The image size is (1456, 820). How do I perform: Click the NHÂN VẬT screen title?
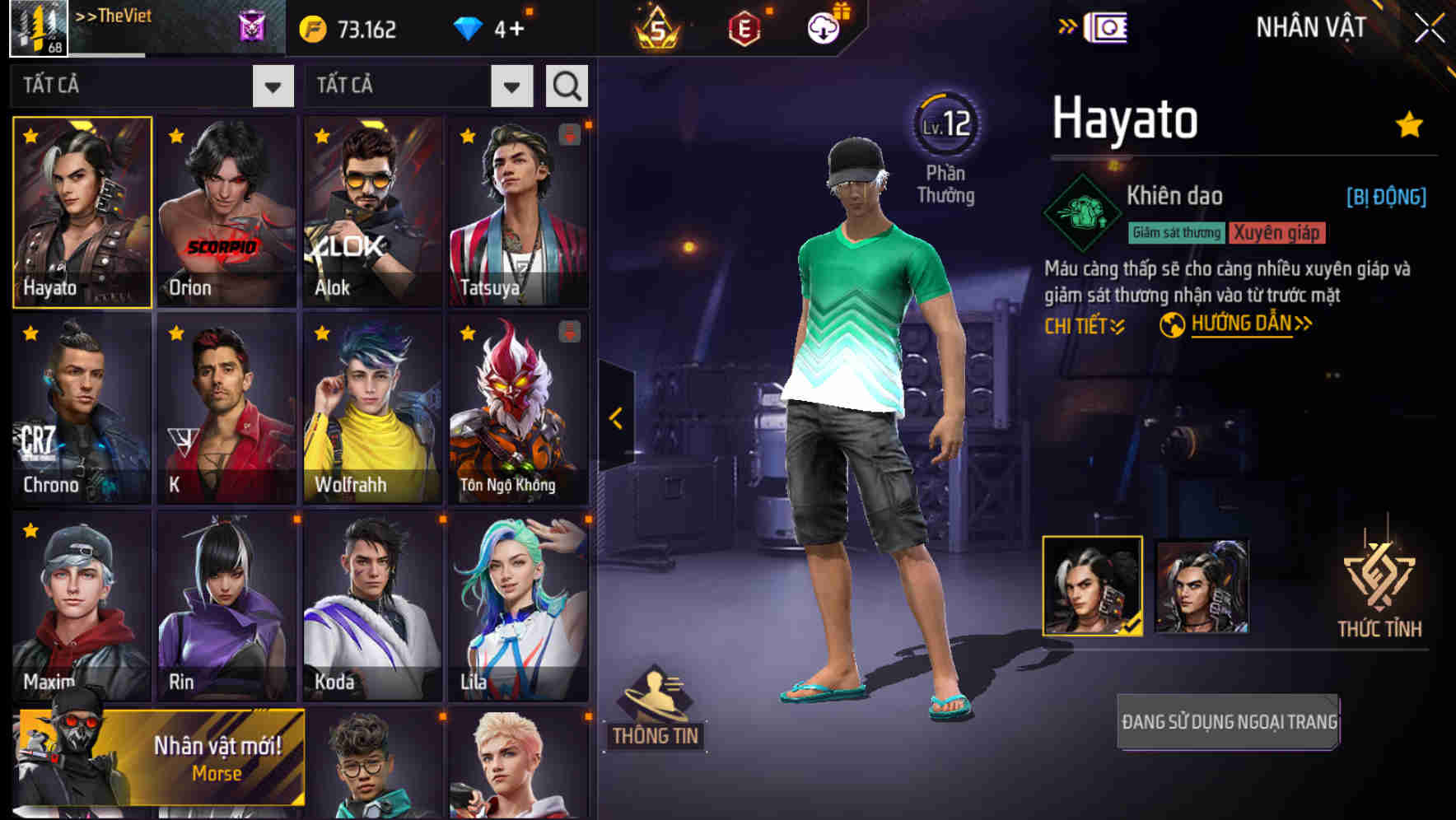tap(1309, 26)
